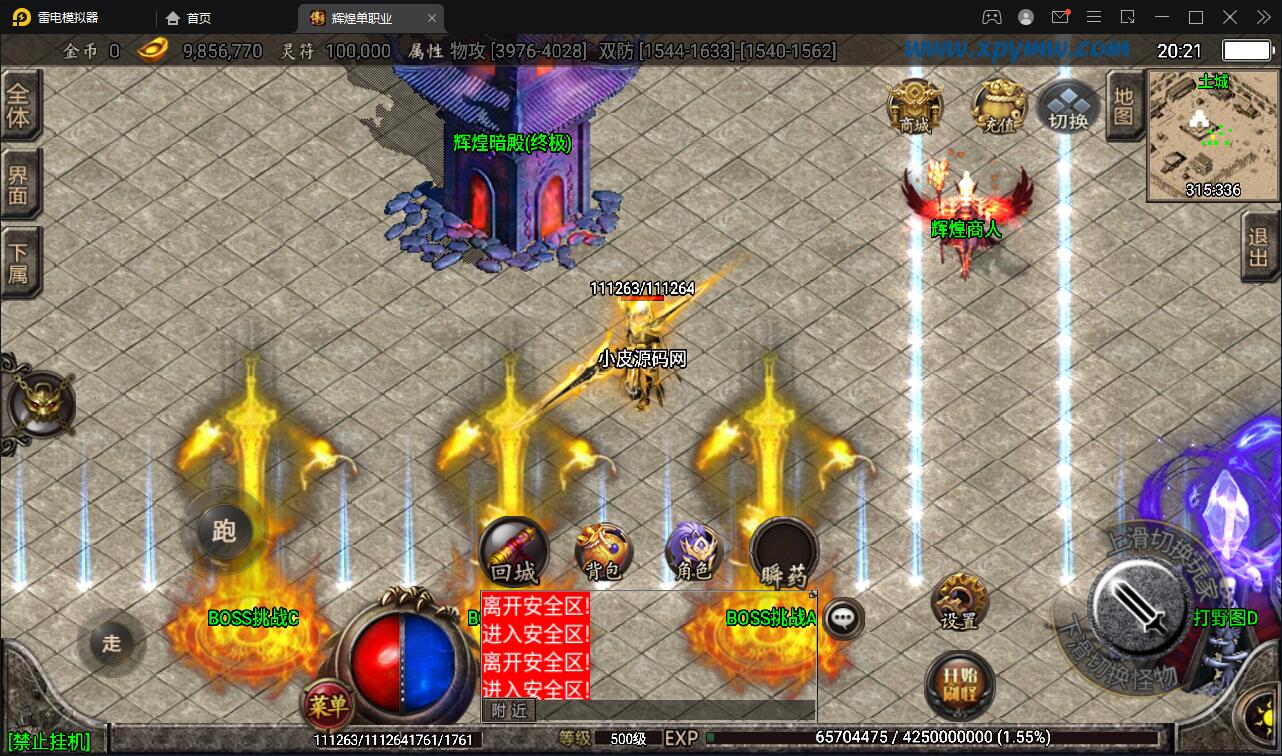Expand the 切换 target switch selector
Screen dimensions: 1282x756
(1067, 105)
